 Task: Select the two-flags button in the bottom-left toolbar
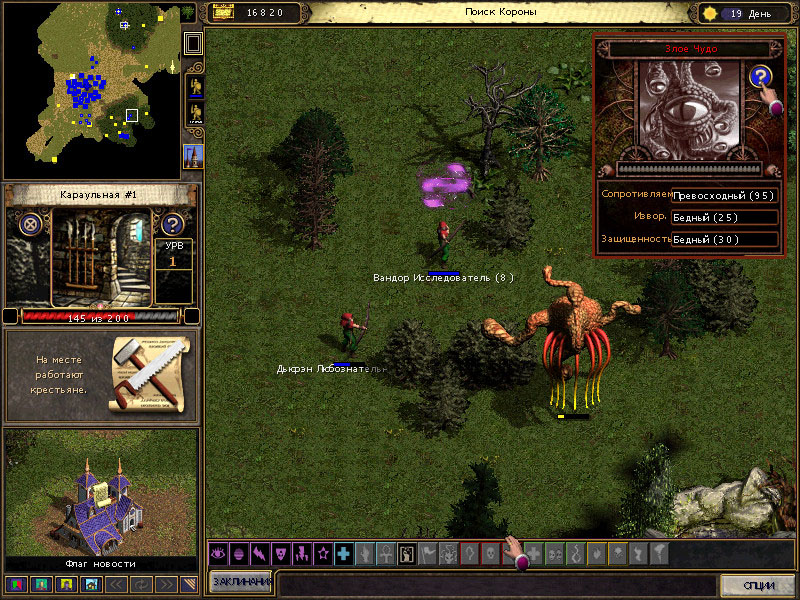click(x=14, y=584)
